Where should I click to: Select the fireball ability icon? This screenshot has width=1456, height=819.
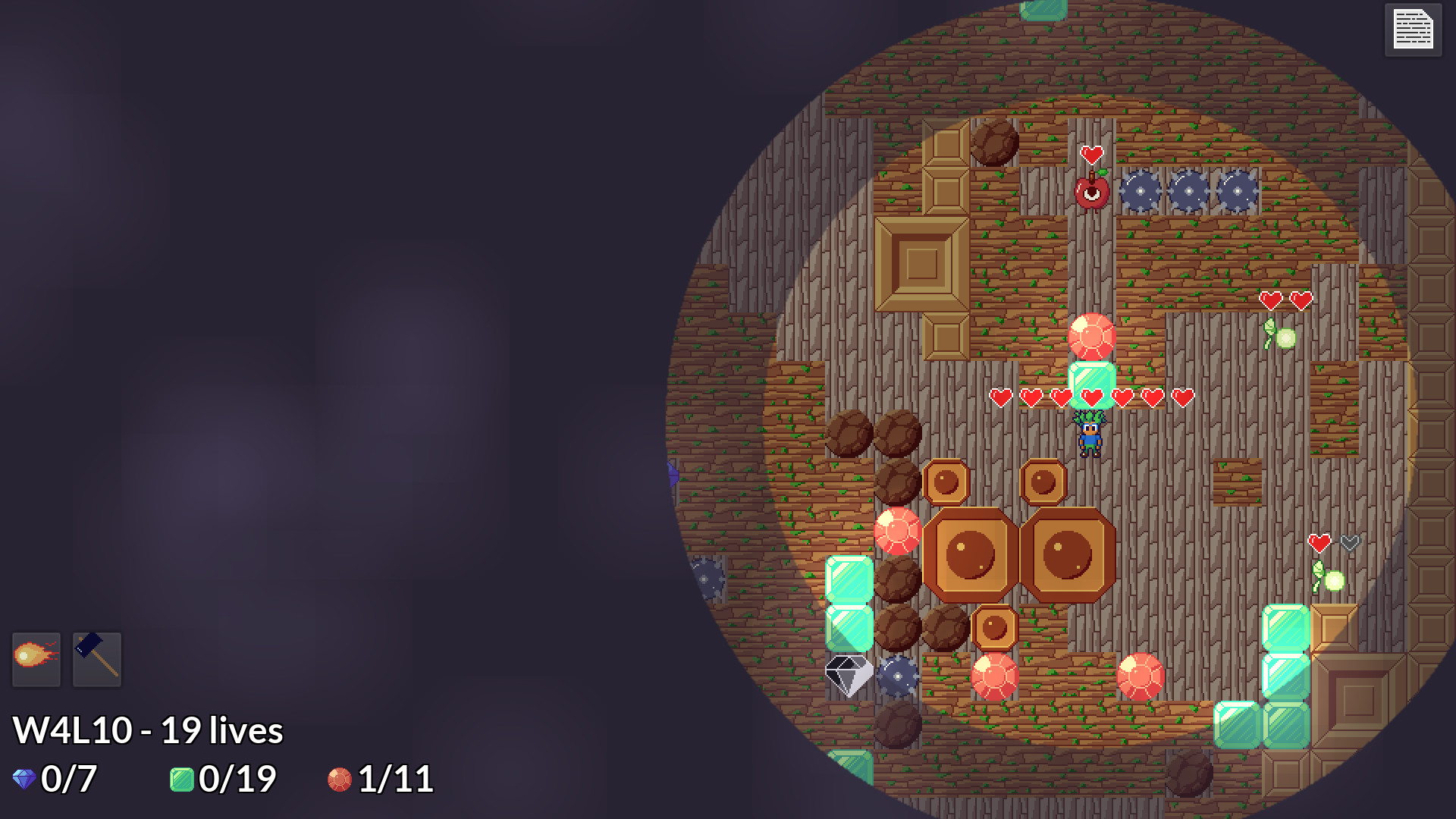point(35,659)
